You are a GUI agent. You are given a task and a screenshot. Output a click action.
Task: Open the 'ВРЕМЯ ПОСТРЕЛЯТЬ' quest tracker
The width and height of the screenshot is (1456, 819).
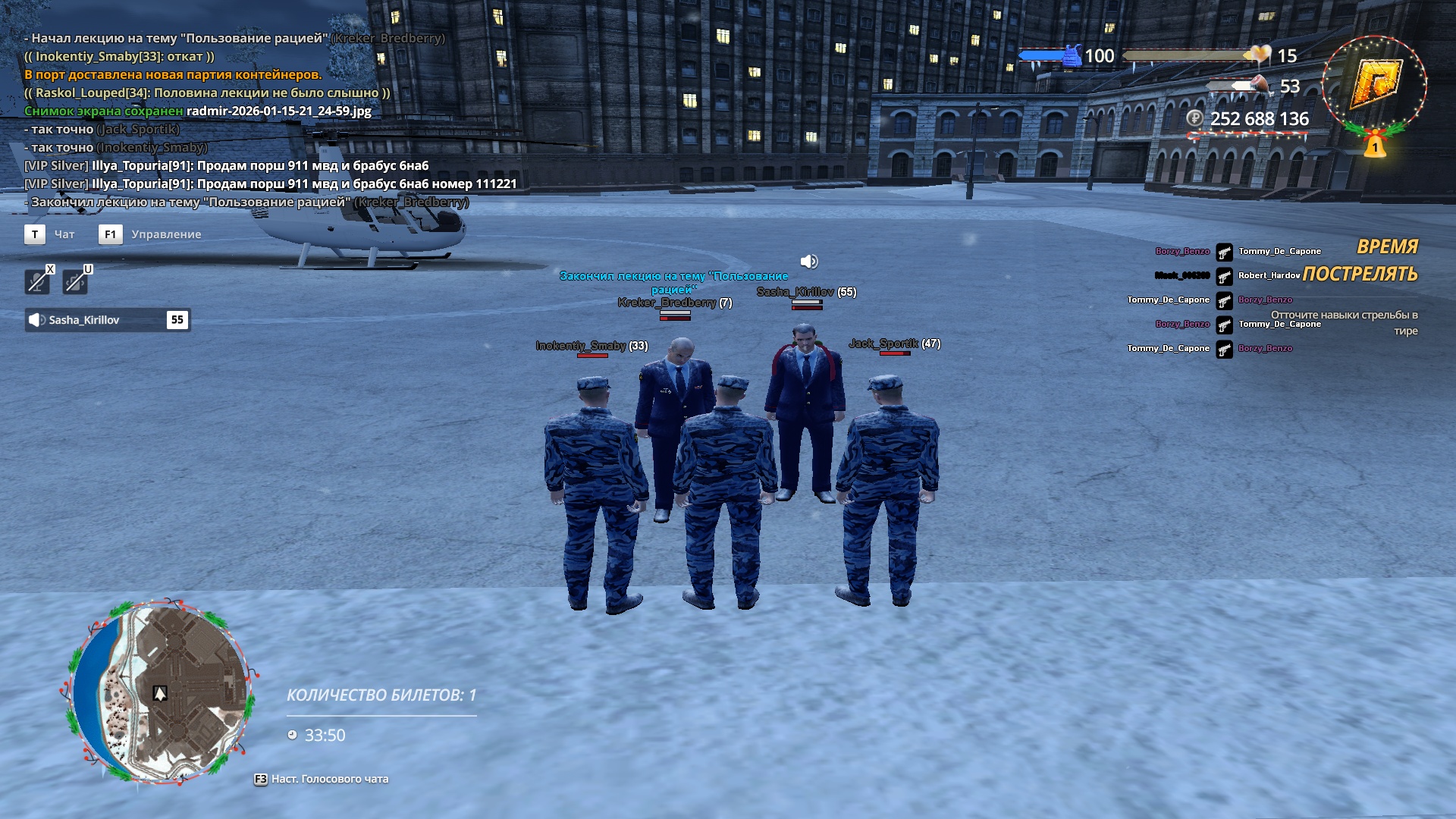[1360, 261]
